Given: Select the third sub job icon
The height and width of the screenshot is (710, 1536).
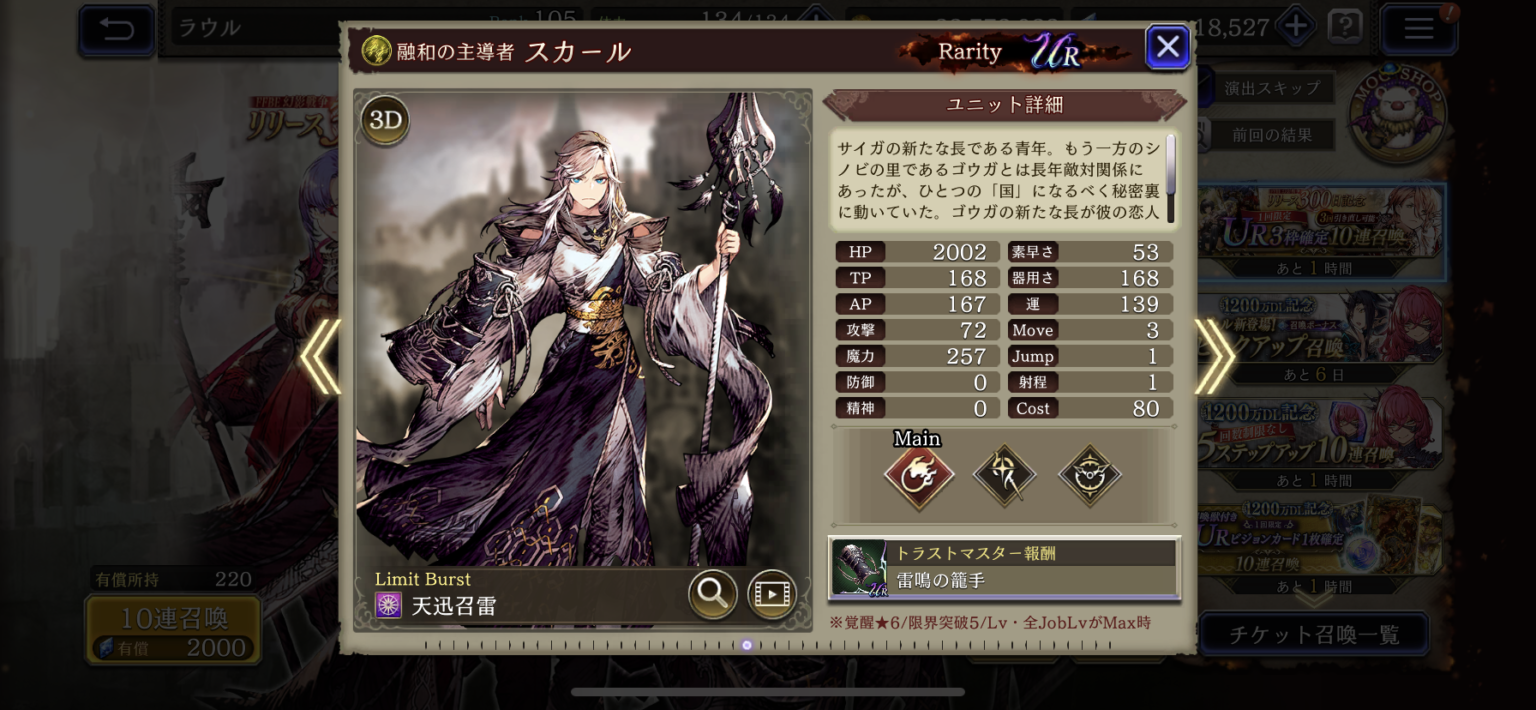Looking at the screenshot, I should coord(1089,475).
